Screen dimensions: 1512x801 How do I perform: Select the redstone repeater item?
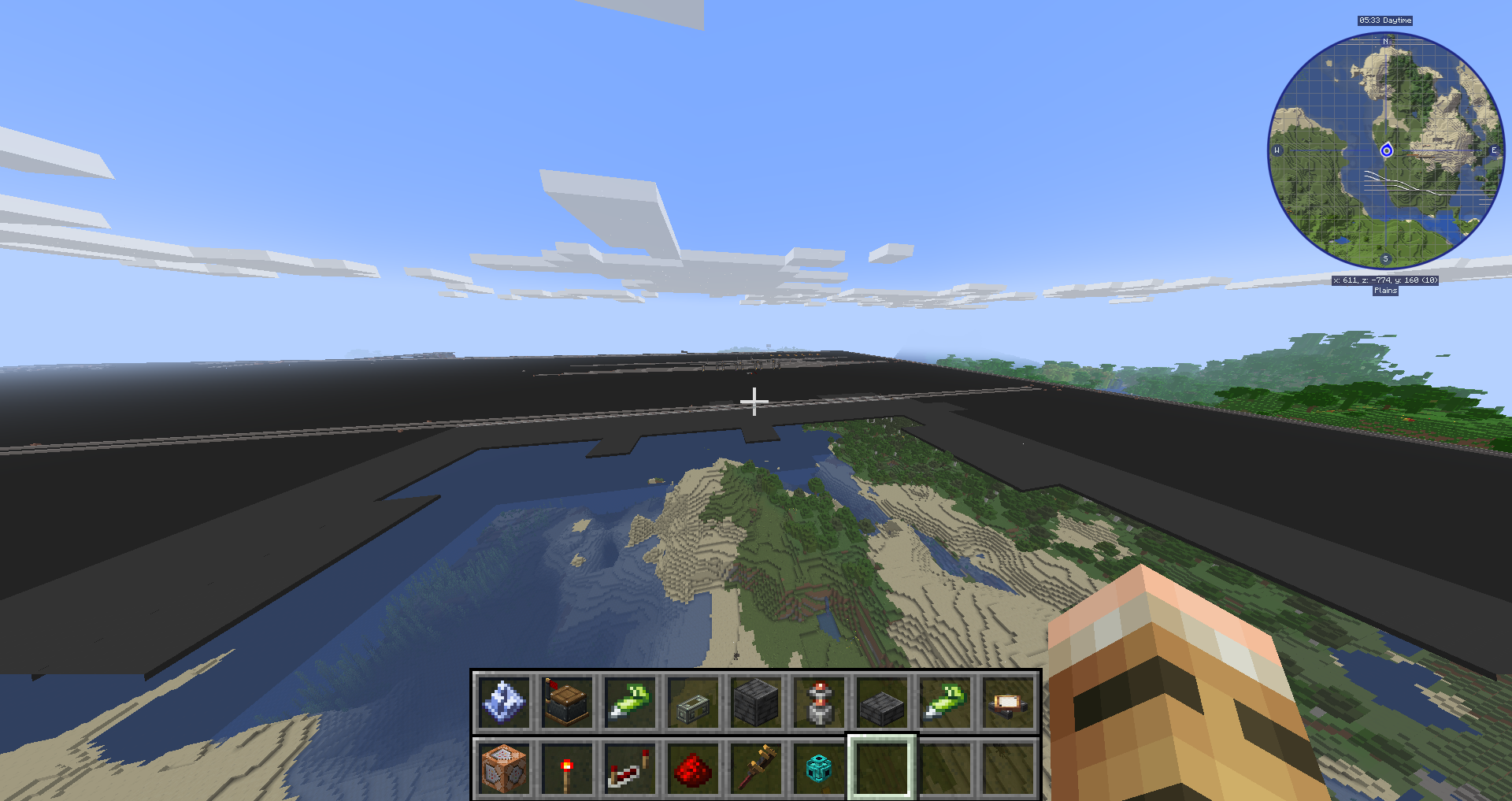[629, 774]
